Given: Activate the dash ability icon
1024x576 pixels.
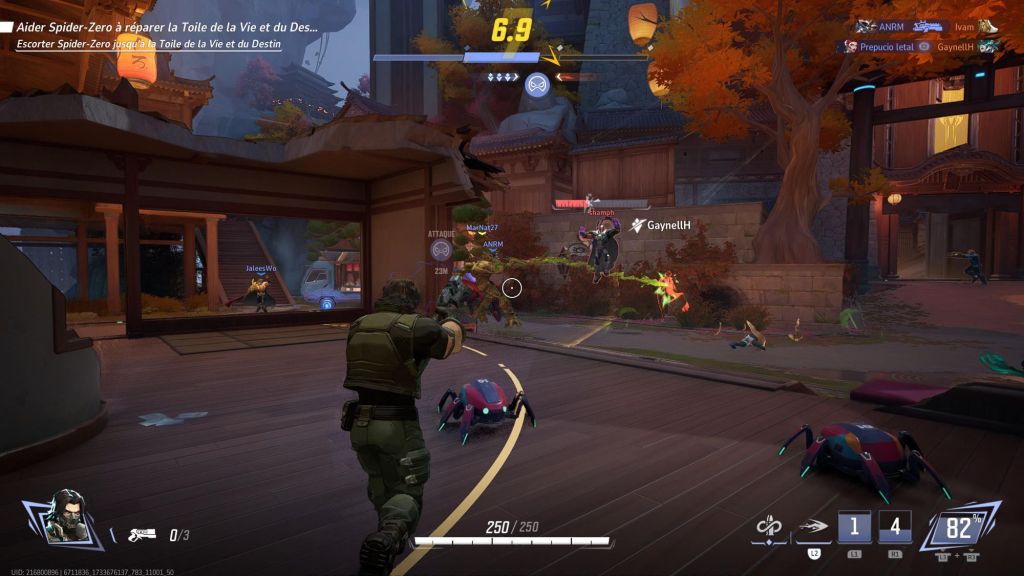Looking at the screenshot, I should pyautogui.click(x=812, y=526).
